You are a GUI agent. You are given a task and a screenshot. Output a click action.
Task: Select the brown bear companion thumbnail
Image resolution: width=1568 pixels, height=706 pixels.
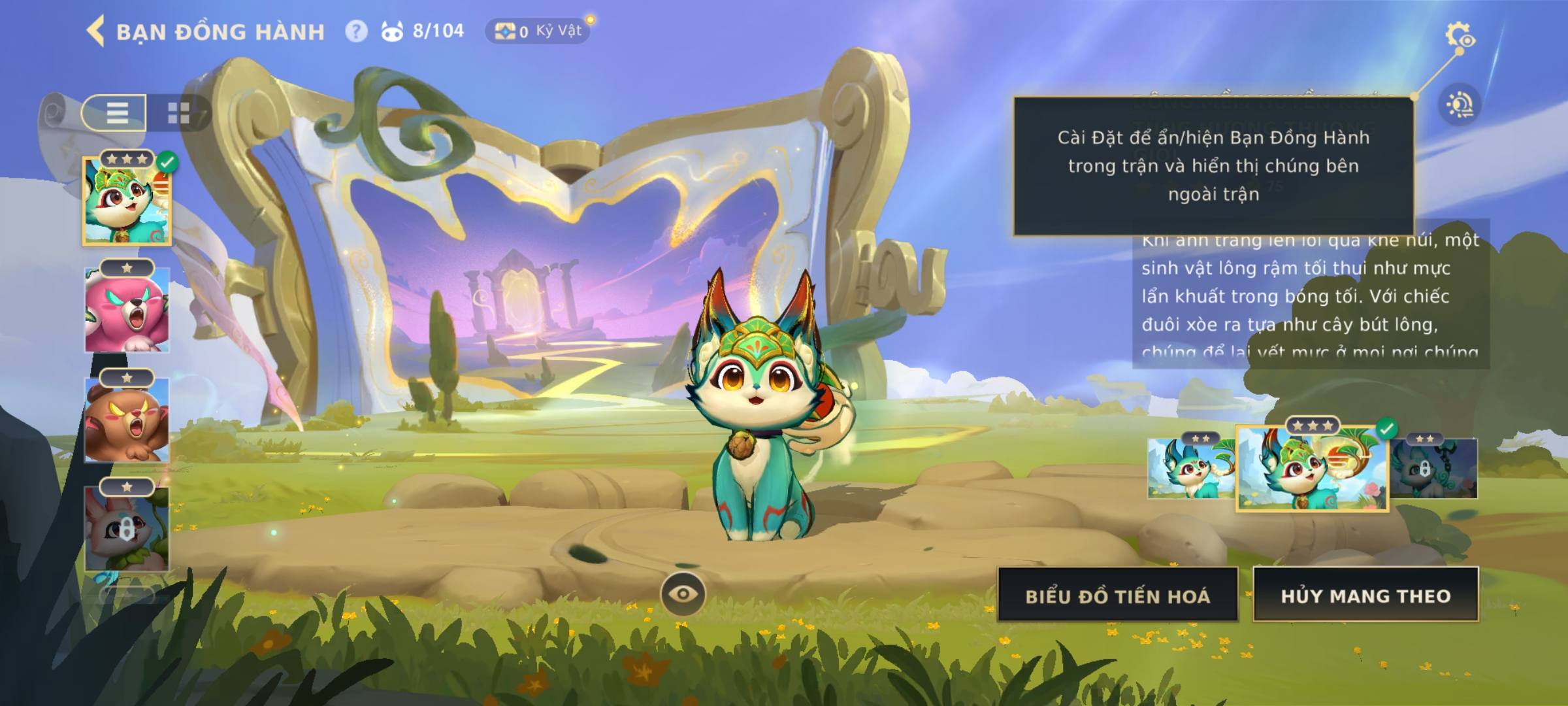(x=127, y=420)
